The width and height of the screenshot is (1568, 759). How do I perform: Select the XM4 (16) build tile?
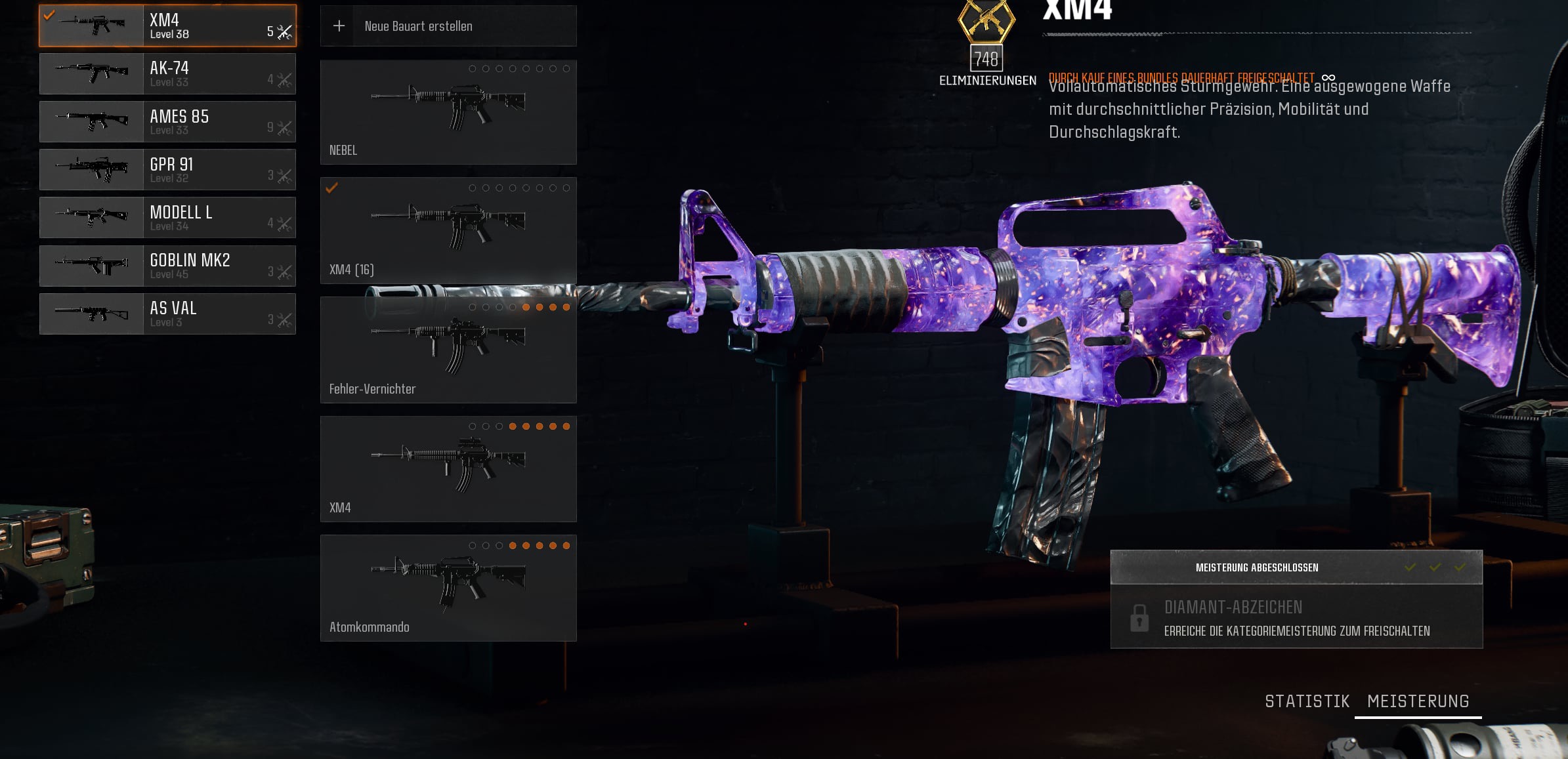[x=448, y=230]
